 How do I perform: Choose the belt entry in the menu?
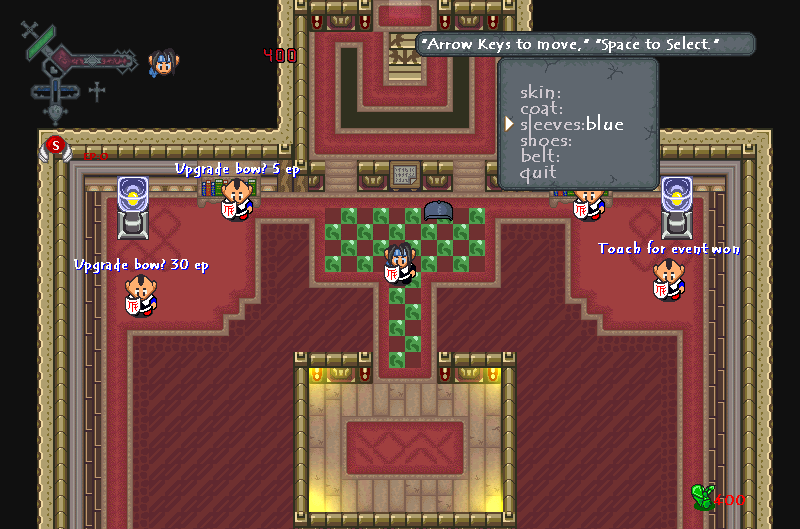[540, 157]
